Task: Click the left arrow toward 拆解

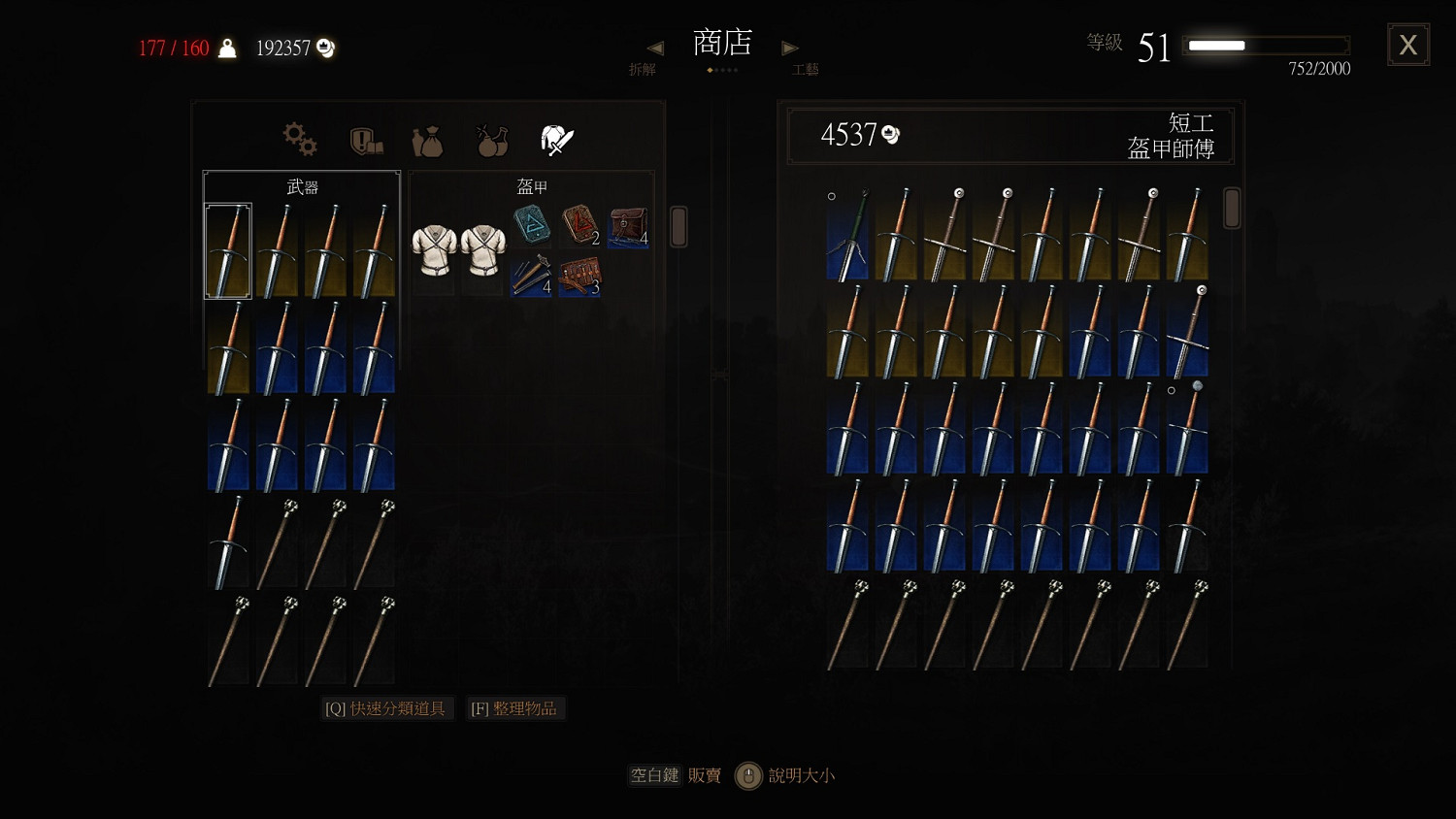Action: 655,47
